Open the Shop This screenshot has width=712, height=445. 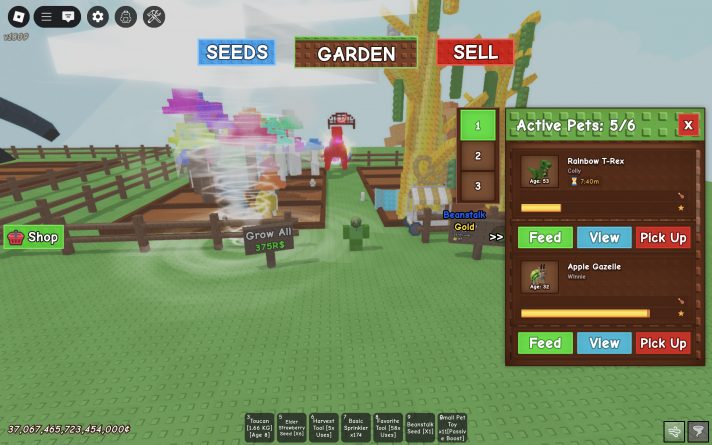(x=34, y=237)
